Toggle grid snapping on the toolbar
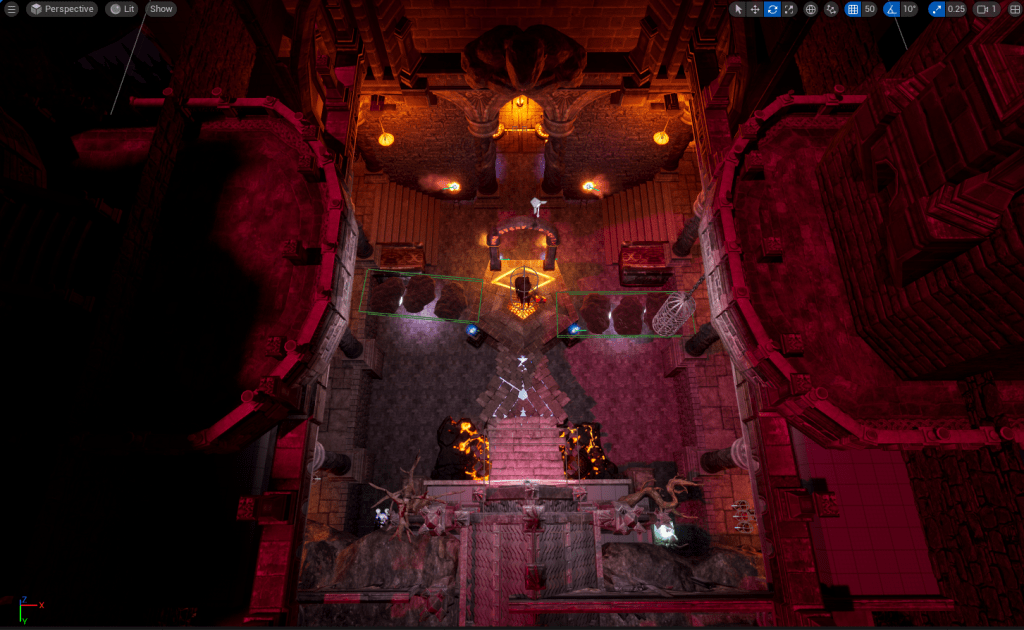The width and height of the screenshot is (1024, 630). pyautogui.click(x=853, y=9)
